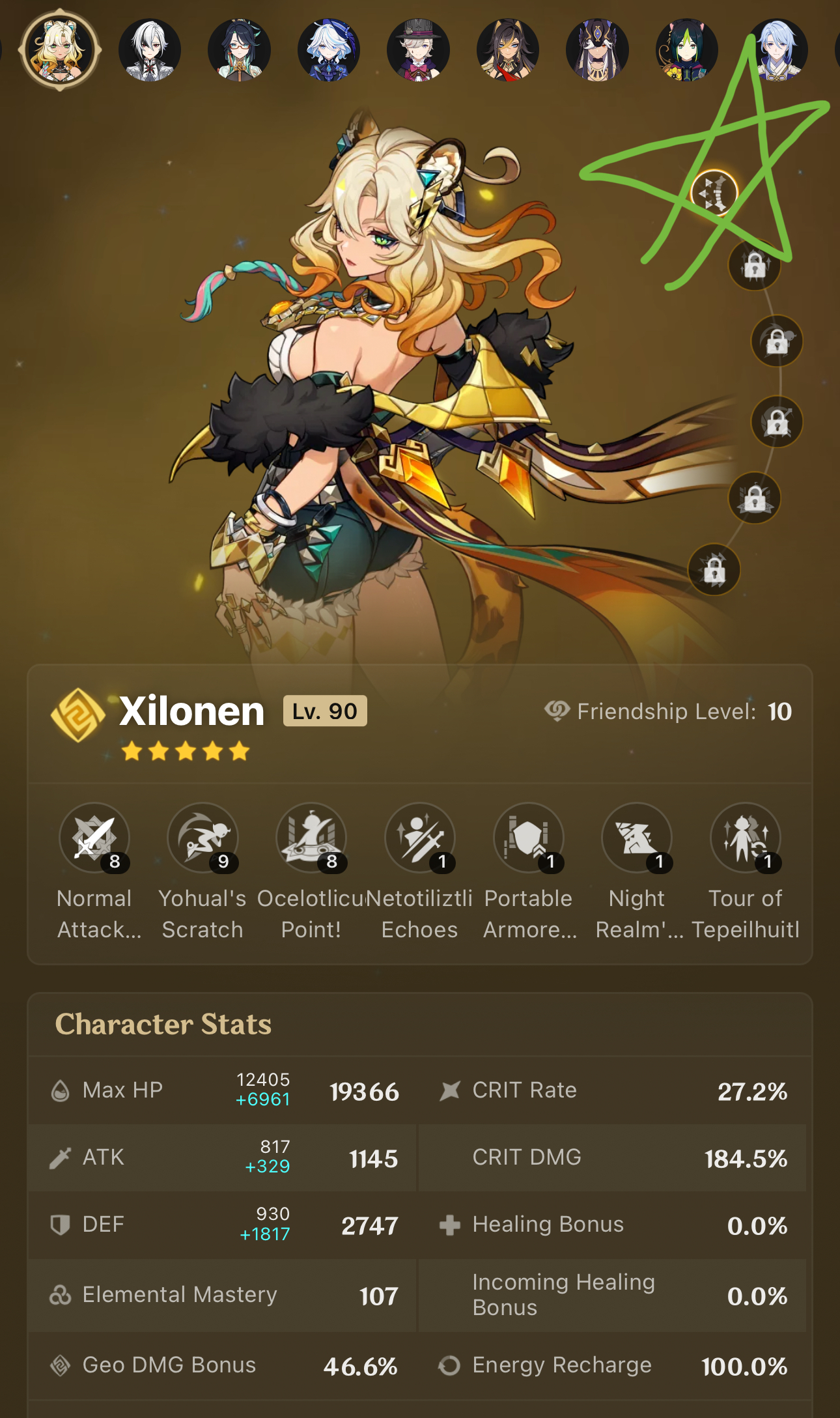Choose the Xianyun avatar with red glasses
This screenshot has width=840, height=1418.
click(x=240, y=50)
